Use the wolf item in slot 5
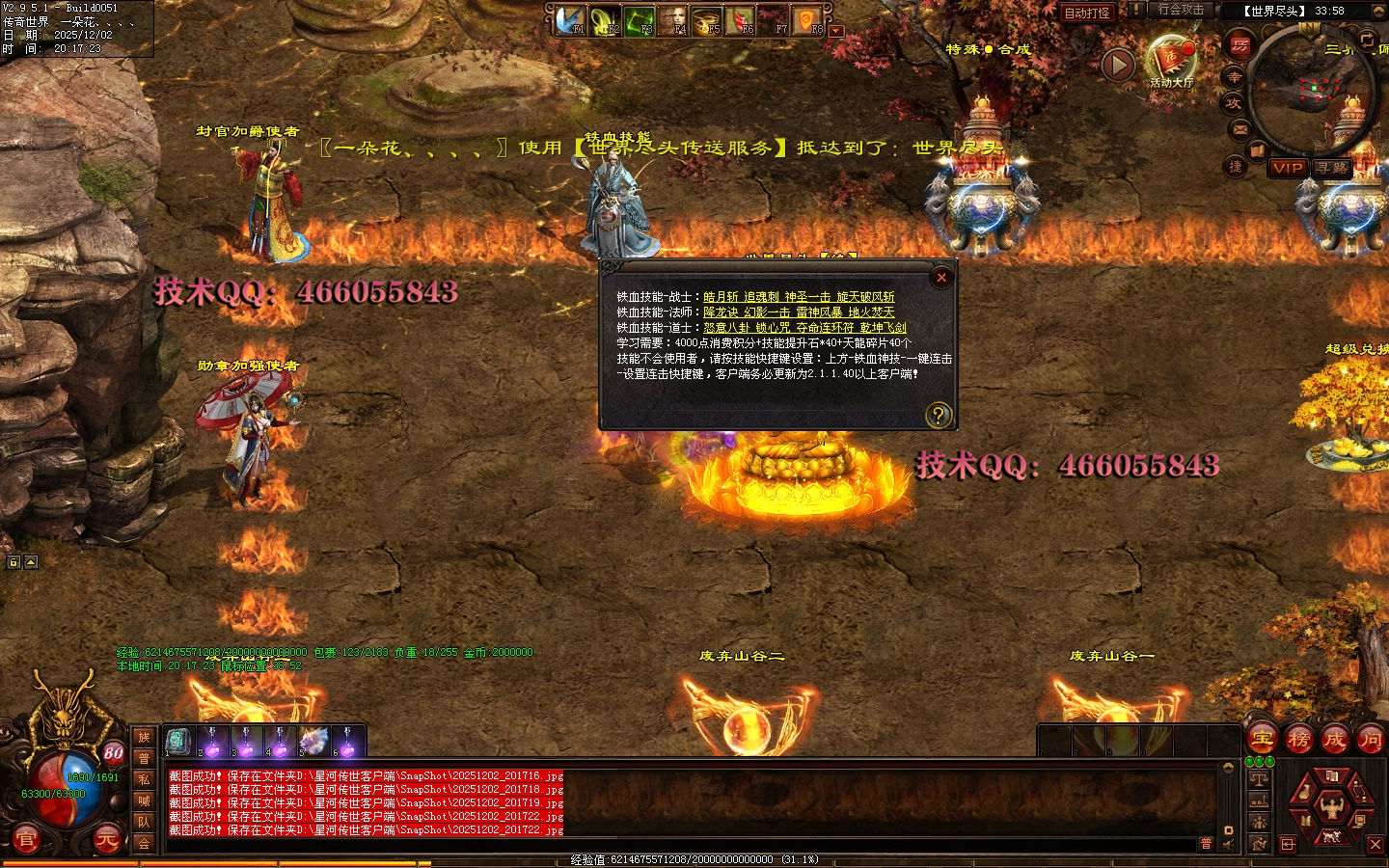 coord(313,741)
